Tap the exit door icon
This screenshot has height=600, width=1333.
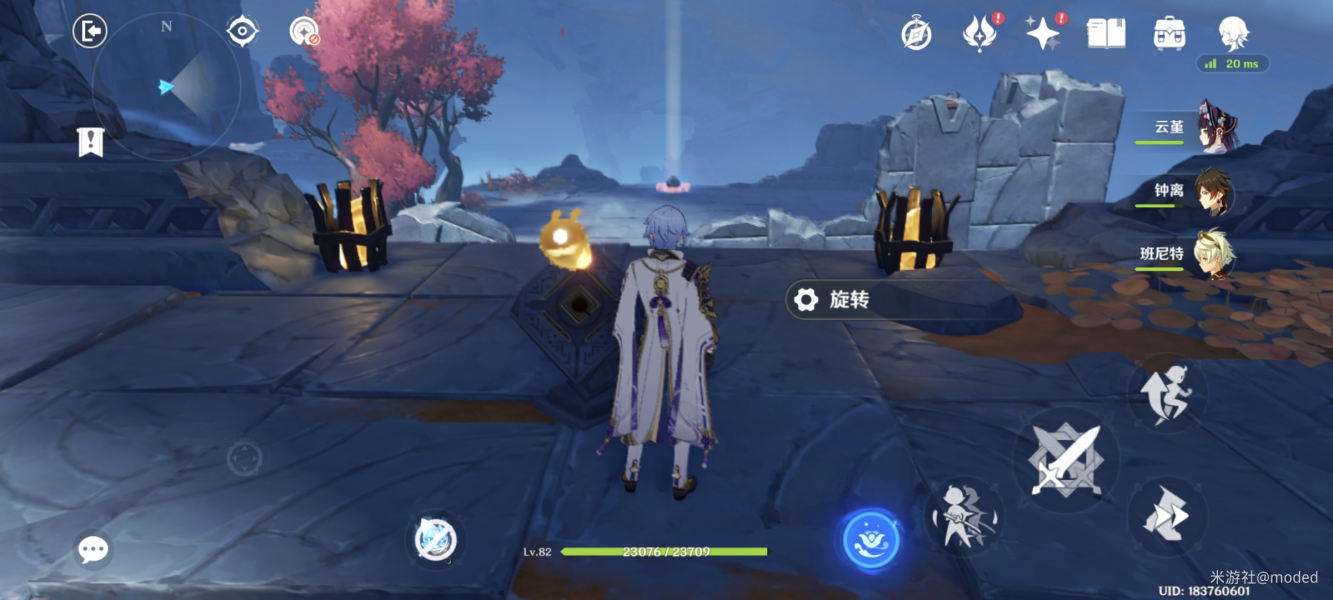click(x=90, y=32)
